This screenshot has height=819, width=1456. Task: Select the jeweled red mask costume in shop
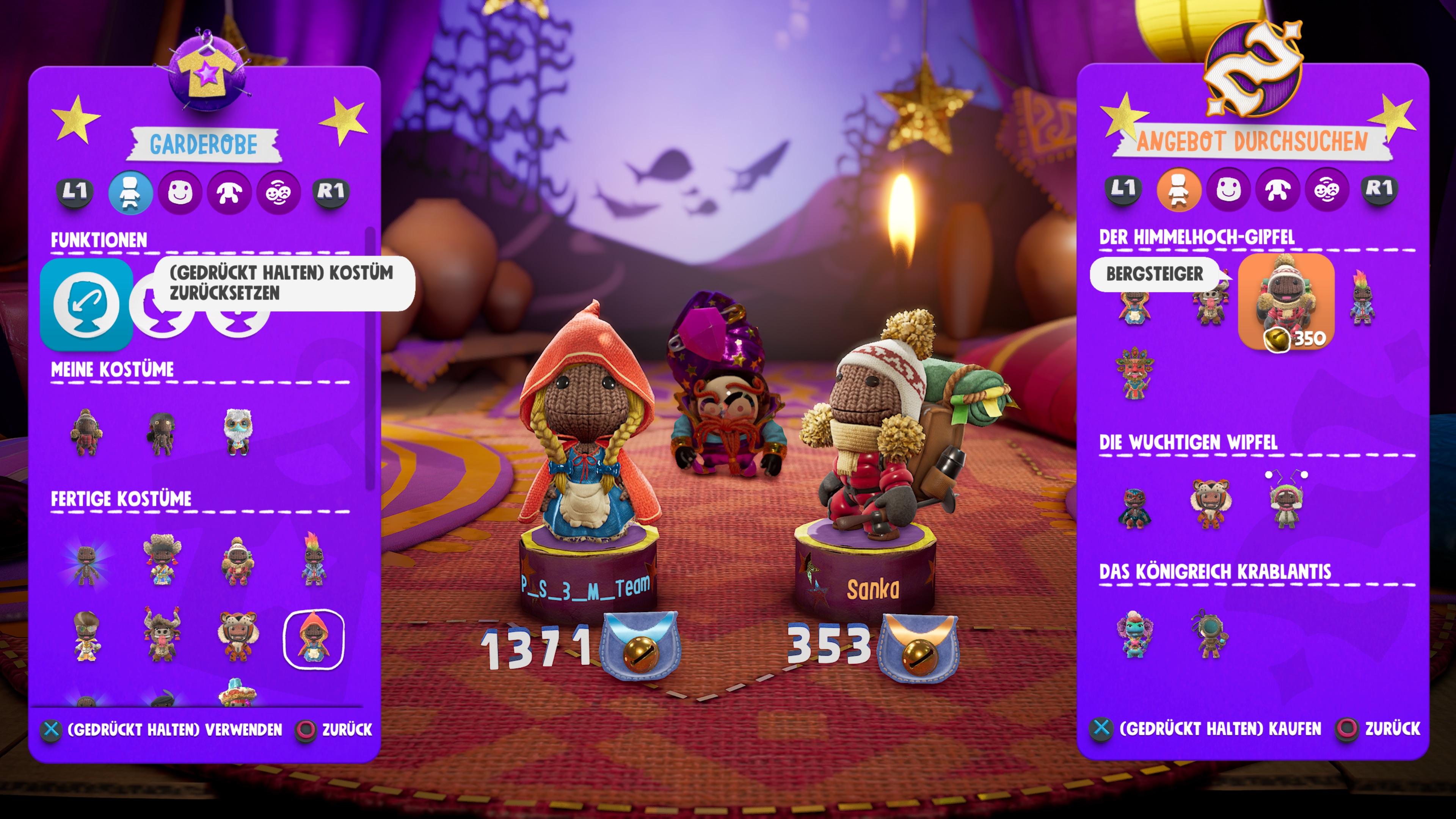1134,373
